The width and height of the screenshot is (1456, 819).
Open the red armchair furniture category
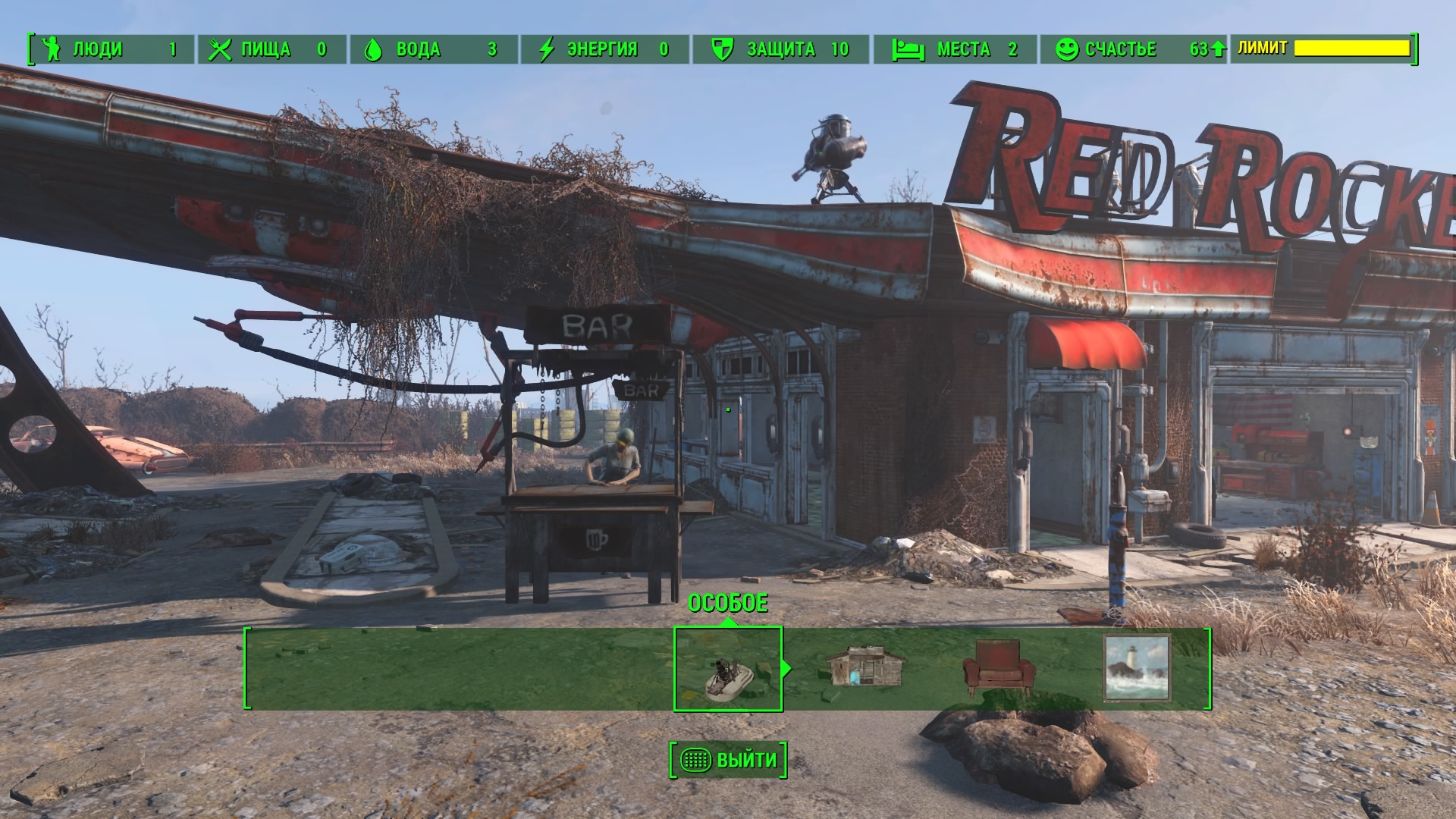998,667
